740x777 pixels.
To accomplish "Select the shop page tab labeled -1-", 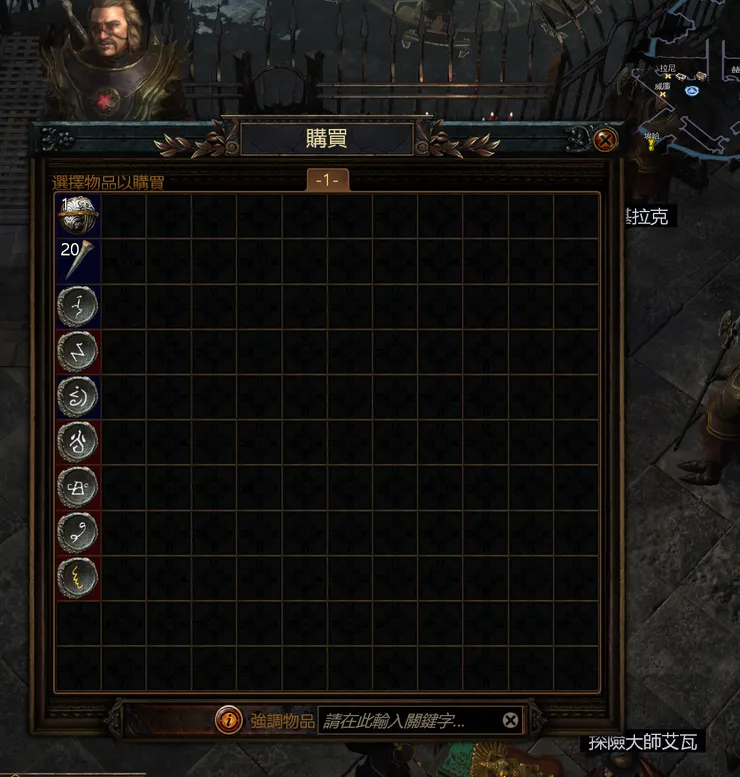I will (x=328, y=180).
